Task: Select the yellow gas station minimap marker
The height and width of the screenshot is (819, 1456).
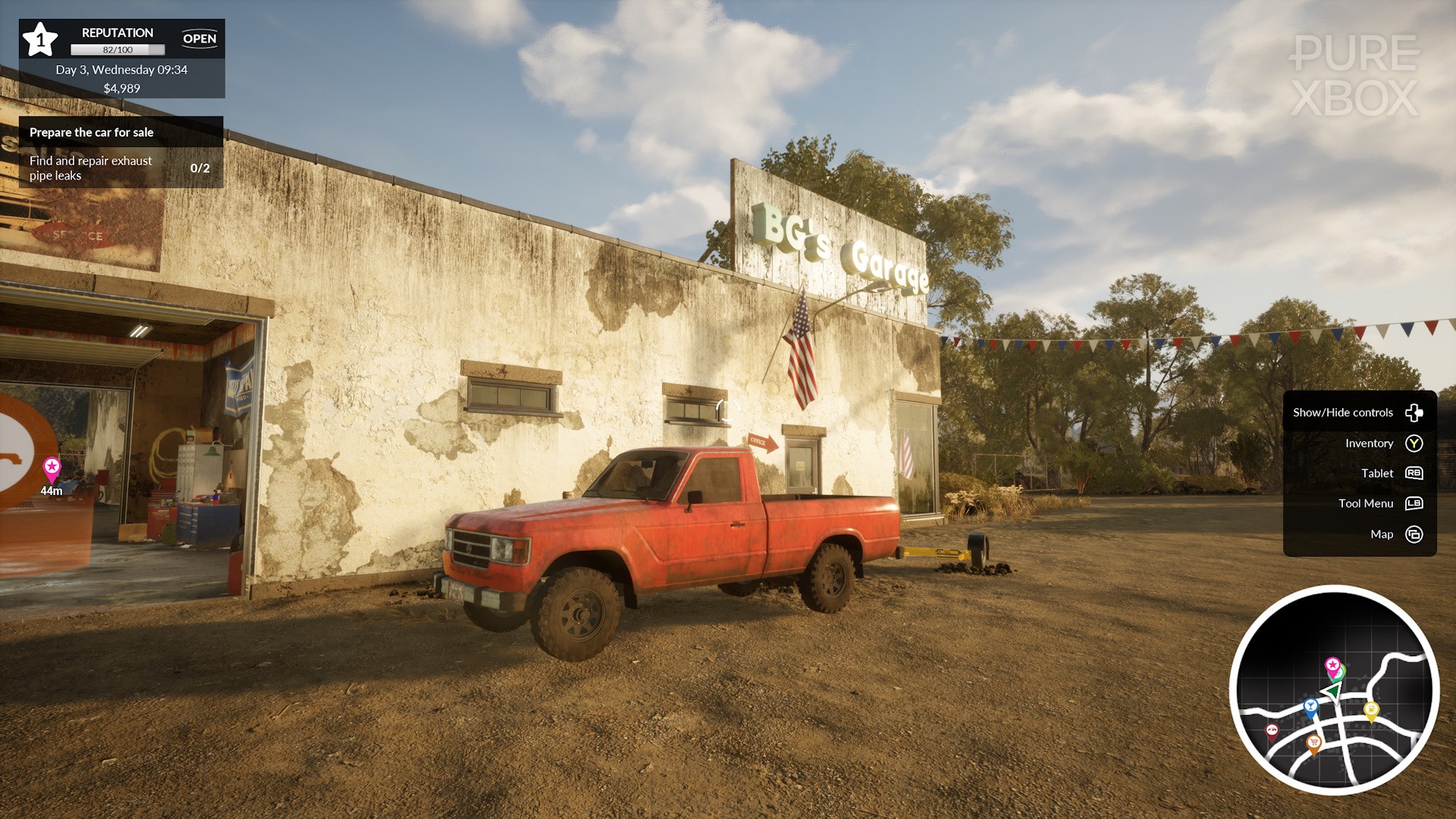Action: click(1371, 710)
